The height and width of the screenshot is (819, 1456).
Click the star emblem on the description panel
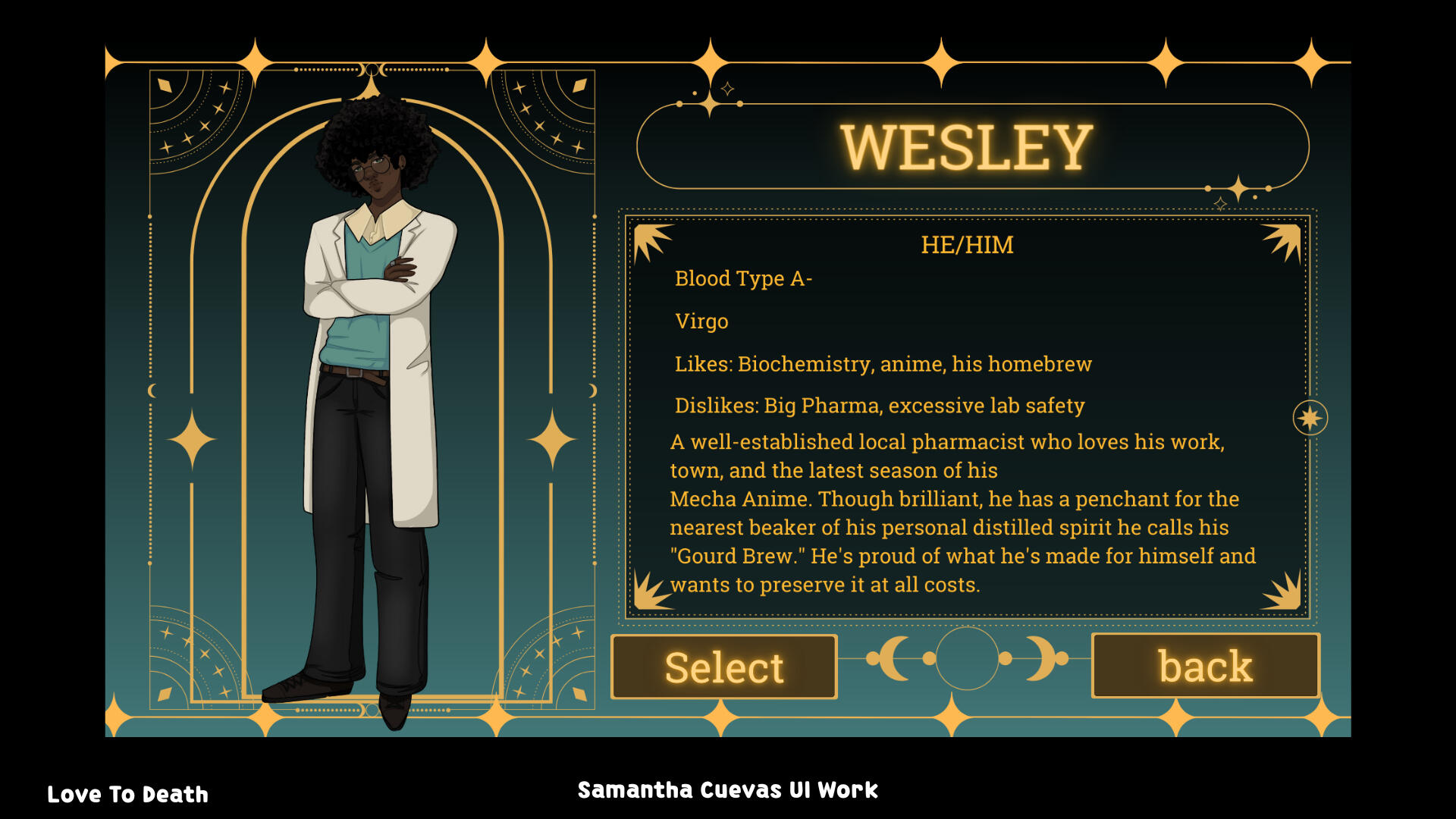(x=1310, y=418)
